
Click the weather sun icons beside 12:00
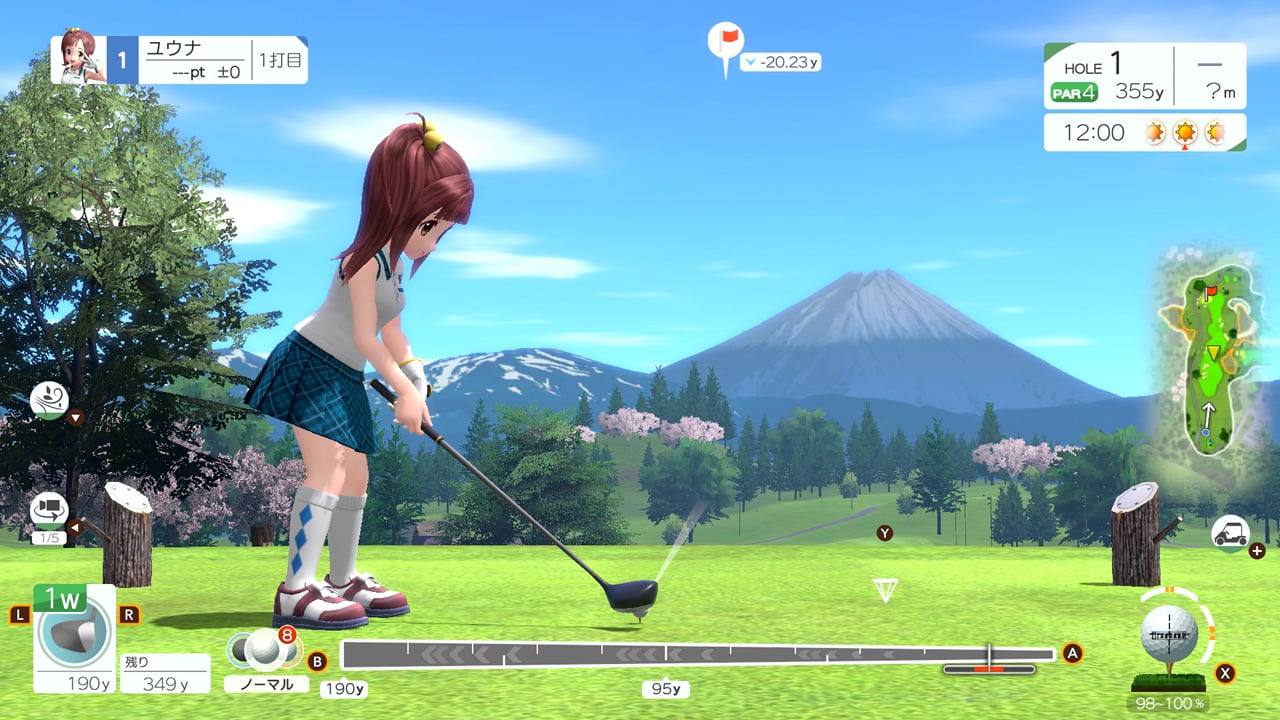coord(1185,131)
